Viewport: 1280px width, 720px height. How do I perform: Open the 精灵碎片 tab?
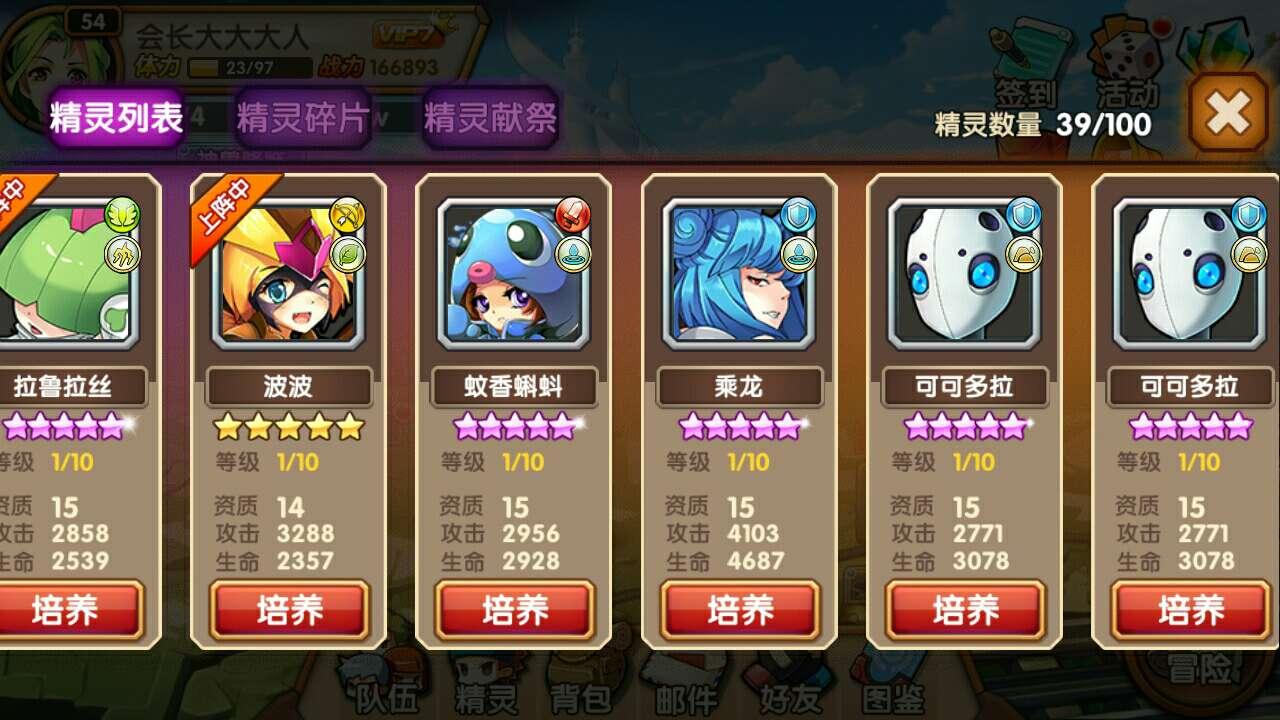click(x=302, y=118)
